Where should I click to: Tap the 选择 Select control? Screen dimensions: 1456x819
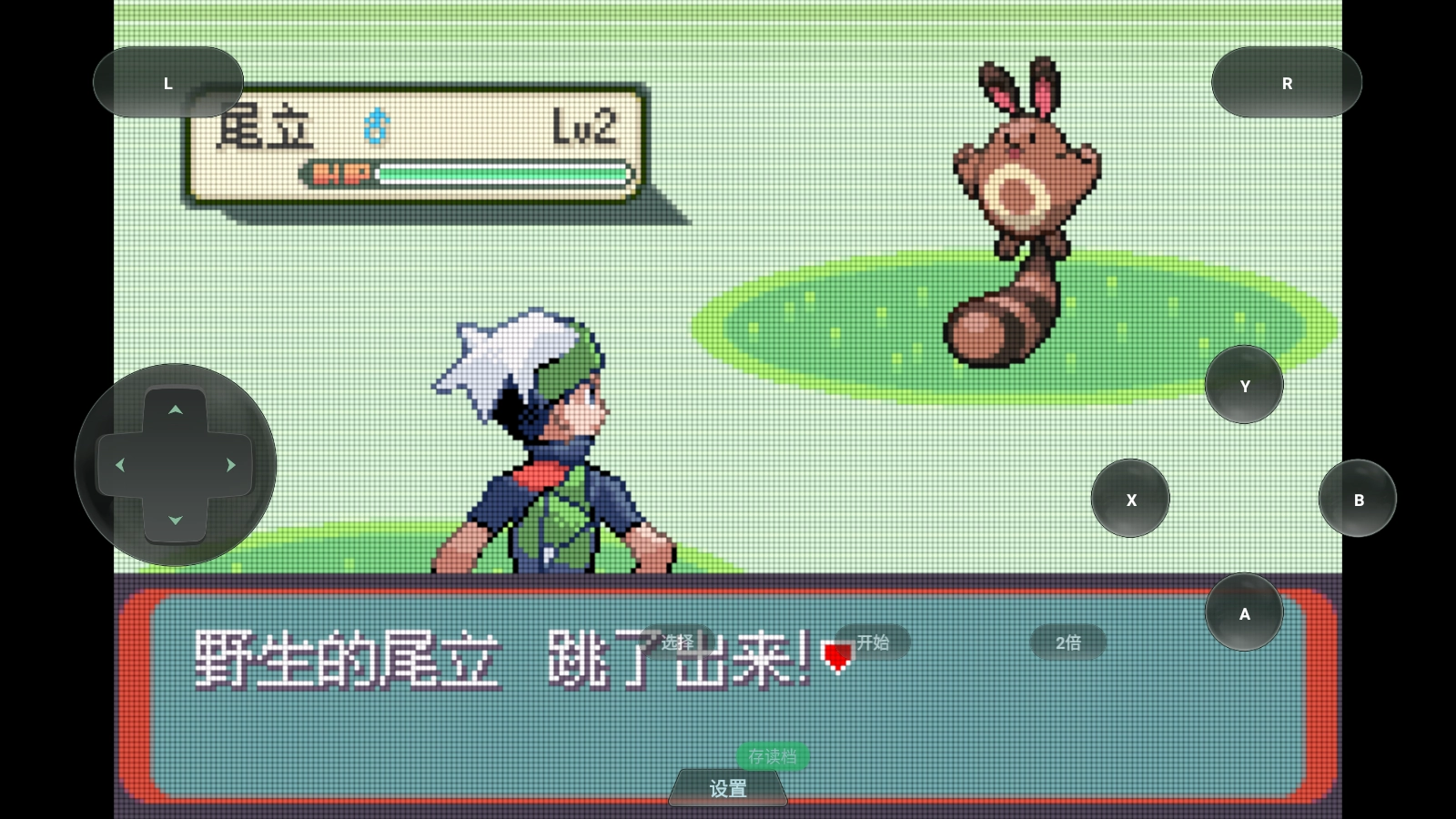click(x=675, y=642)
